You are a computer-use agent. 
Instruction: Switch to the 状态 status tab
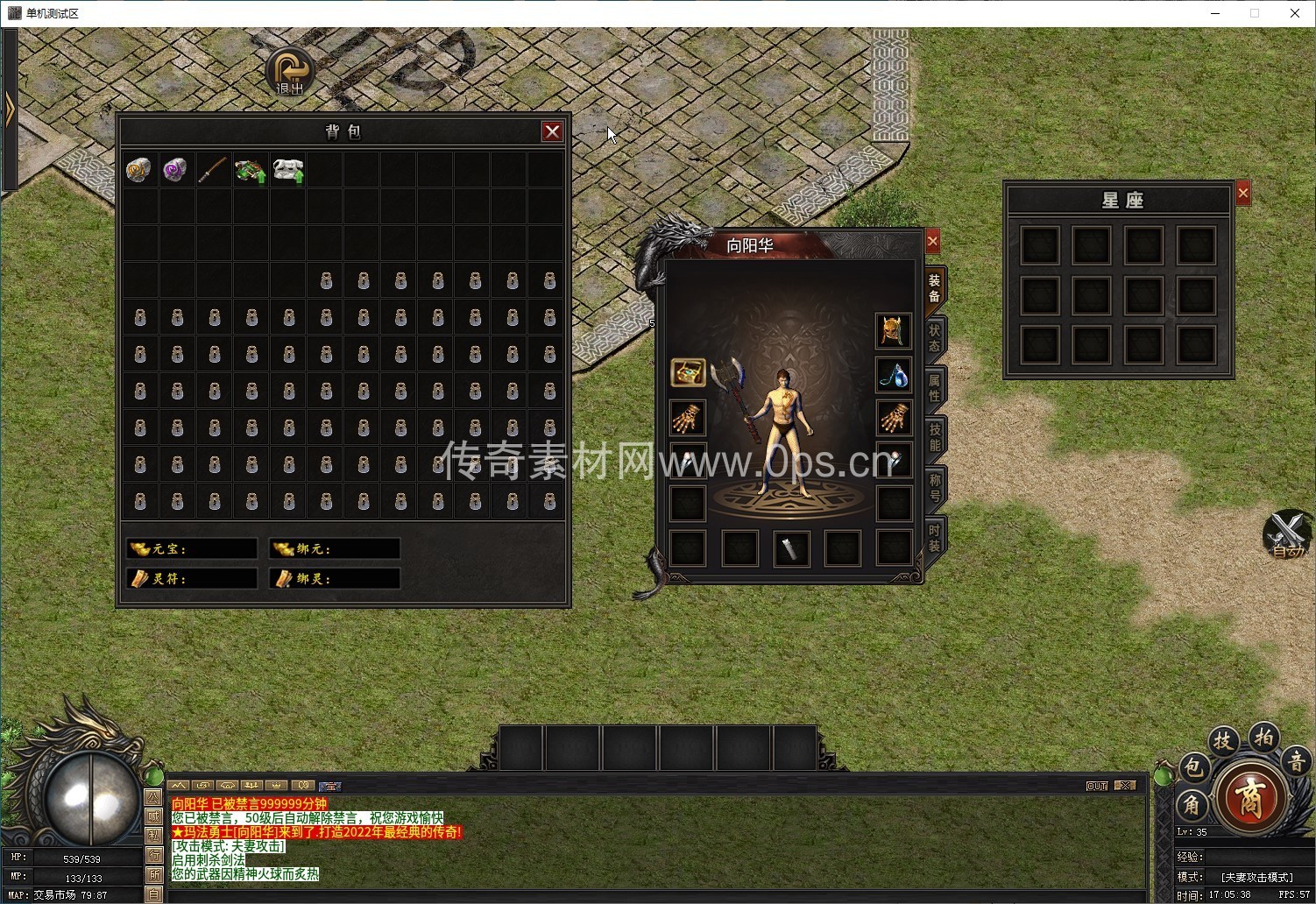pos(934,338)
